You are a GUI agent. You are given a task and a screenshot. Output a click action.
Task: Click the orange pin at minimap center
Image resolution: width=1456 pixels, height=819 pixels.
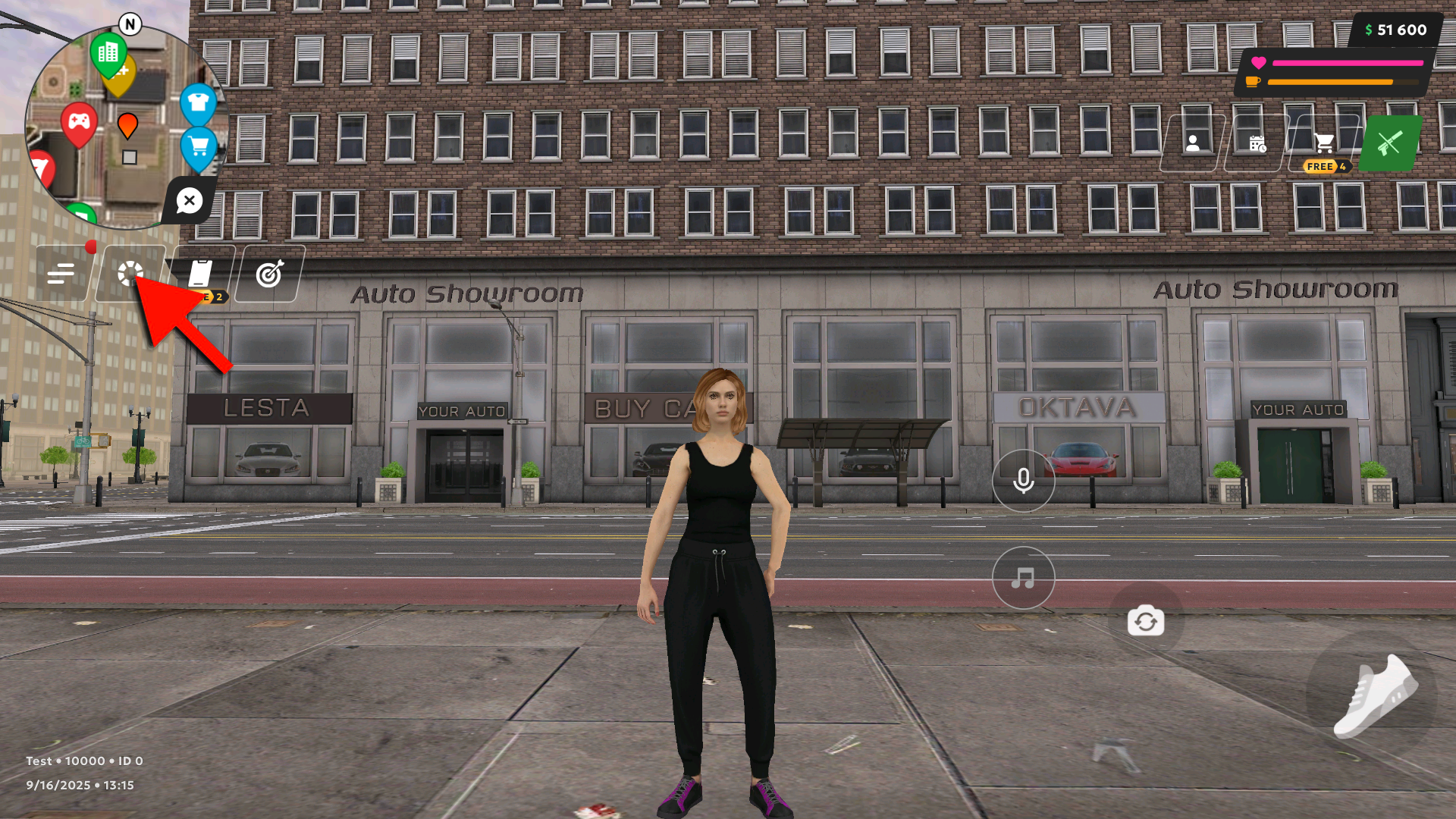point(127,125)
